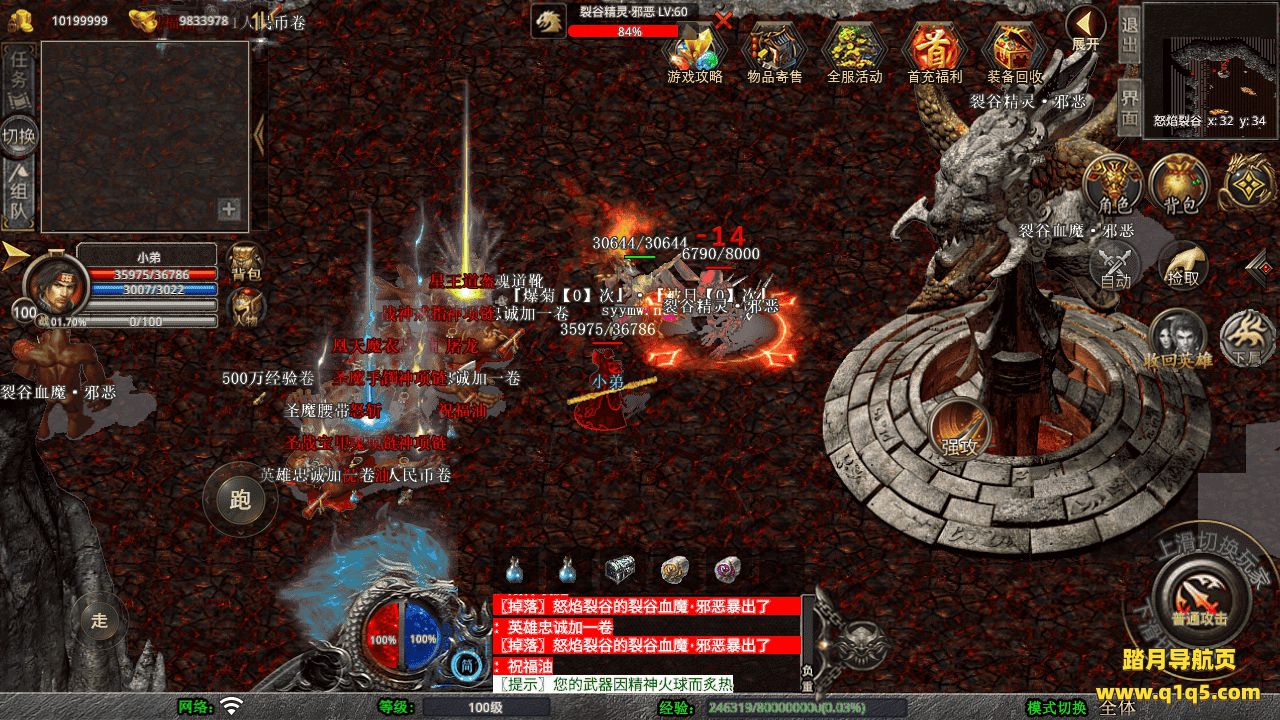Use the silver treasure chest quick slot

click(619, 570)
